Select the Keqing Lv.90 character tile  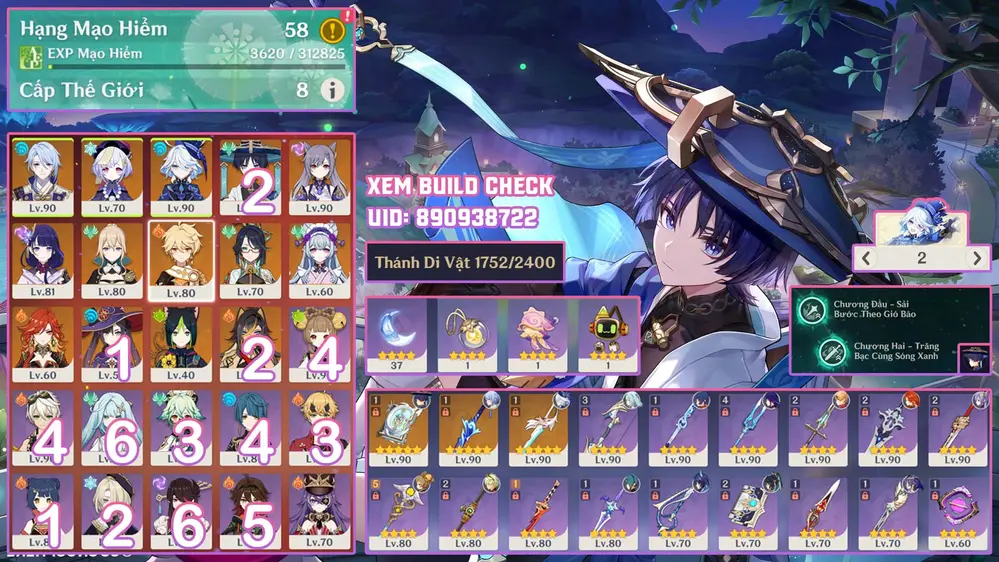pos(321,175)
